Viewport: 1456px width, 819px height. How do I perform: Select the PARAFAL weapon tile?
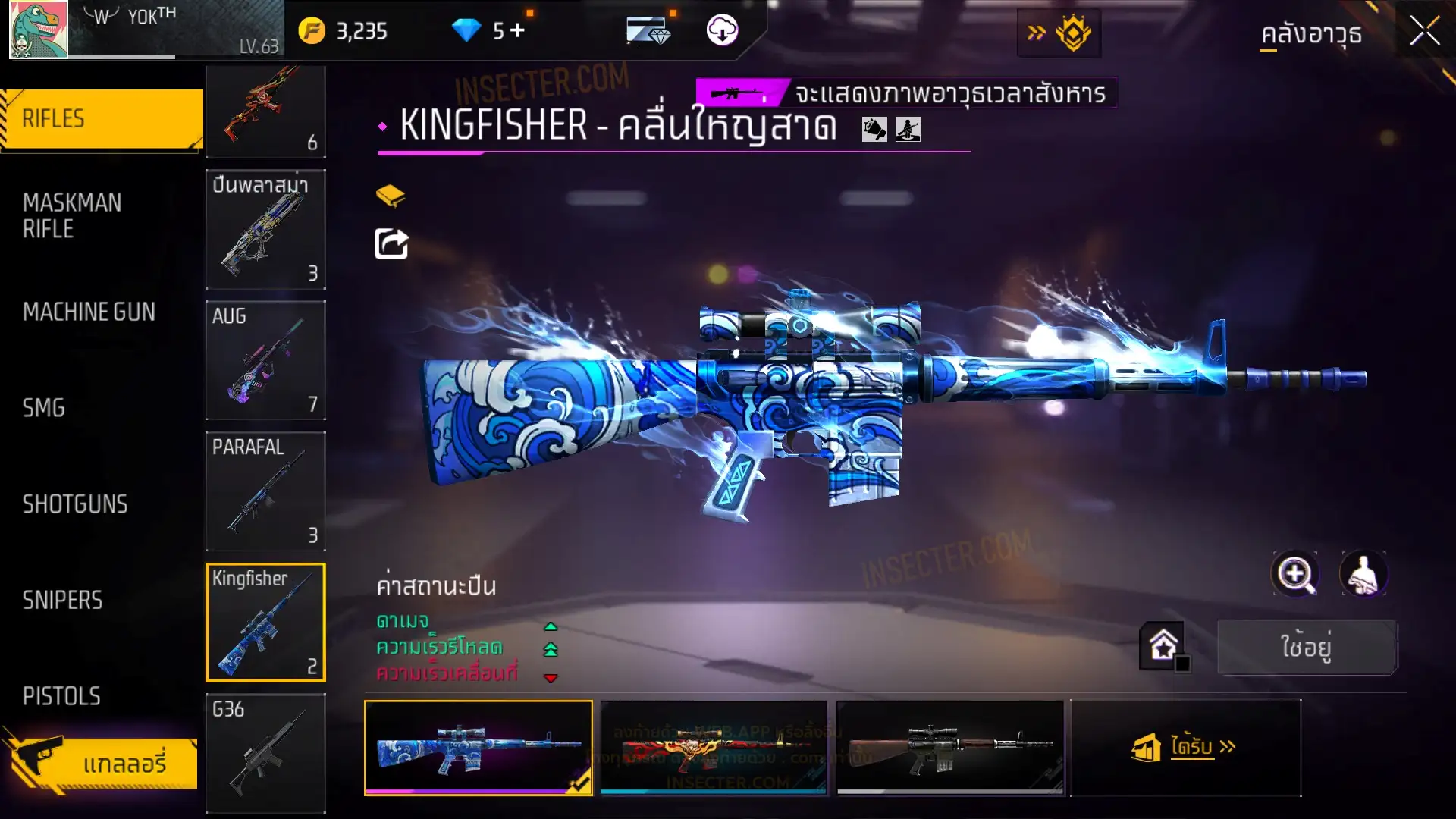tap(265, 491)
